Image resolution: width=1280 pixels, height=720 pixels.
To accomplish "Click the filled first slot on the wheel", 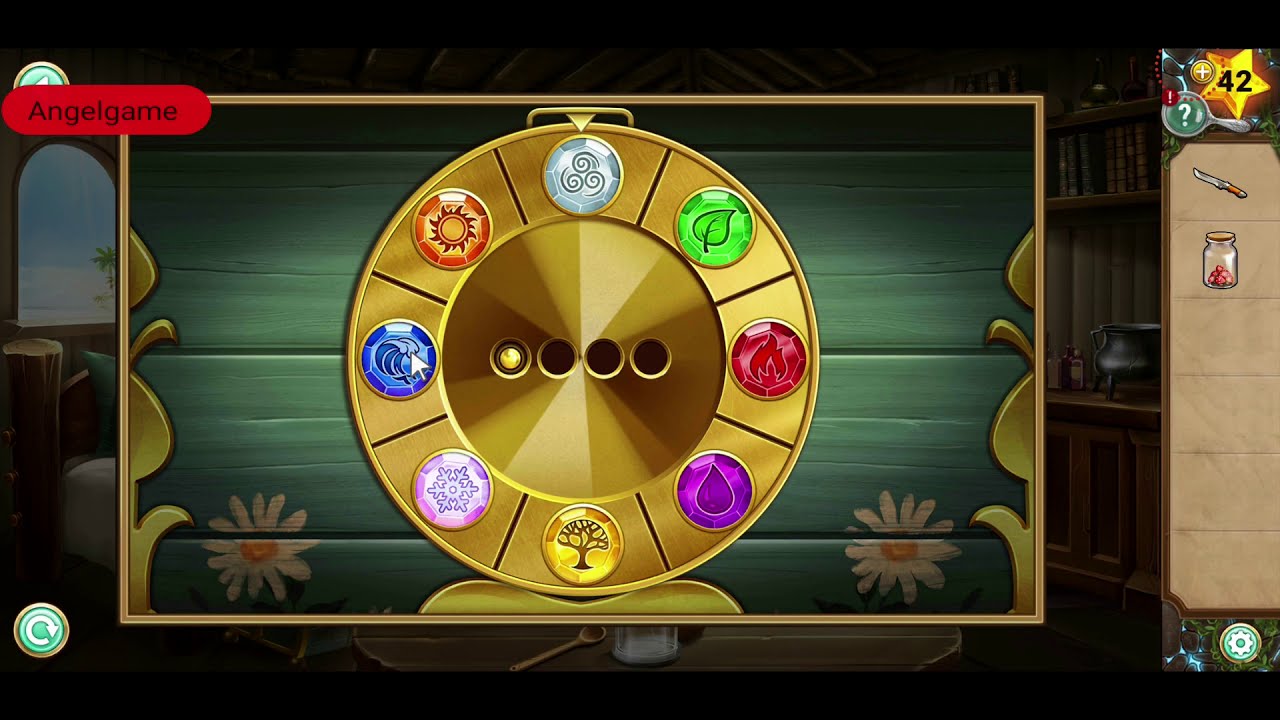I will [x=513, y=359].
